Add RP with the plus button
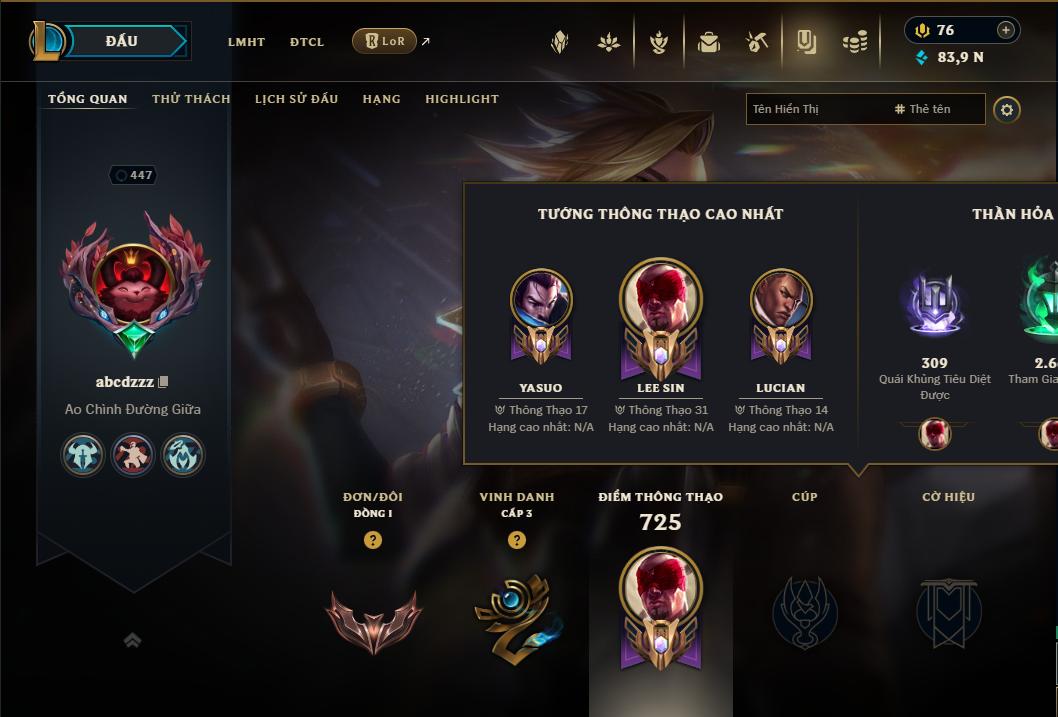 point(1006,30)
